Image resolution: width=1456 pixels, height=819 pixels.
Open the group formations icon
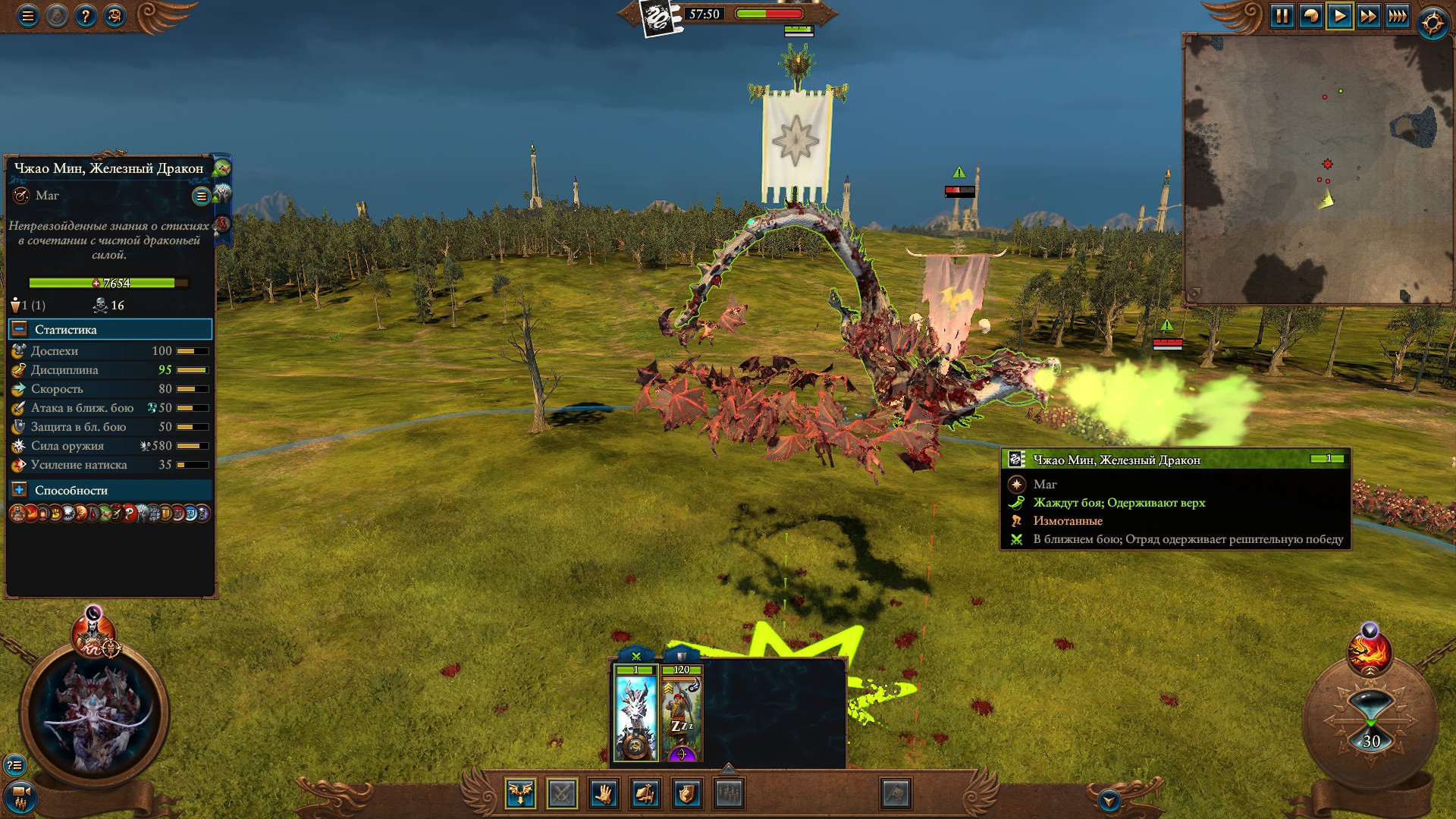(728, 793)
